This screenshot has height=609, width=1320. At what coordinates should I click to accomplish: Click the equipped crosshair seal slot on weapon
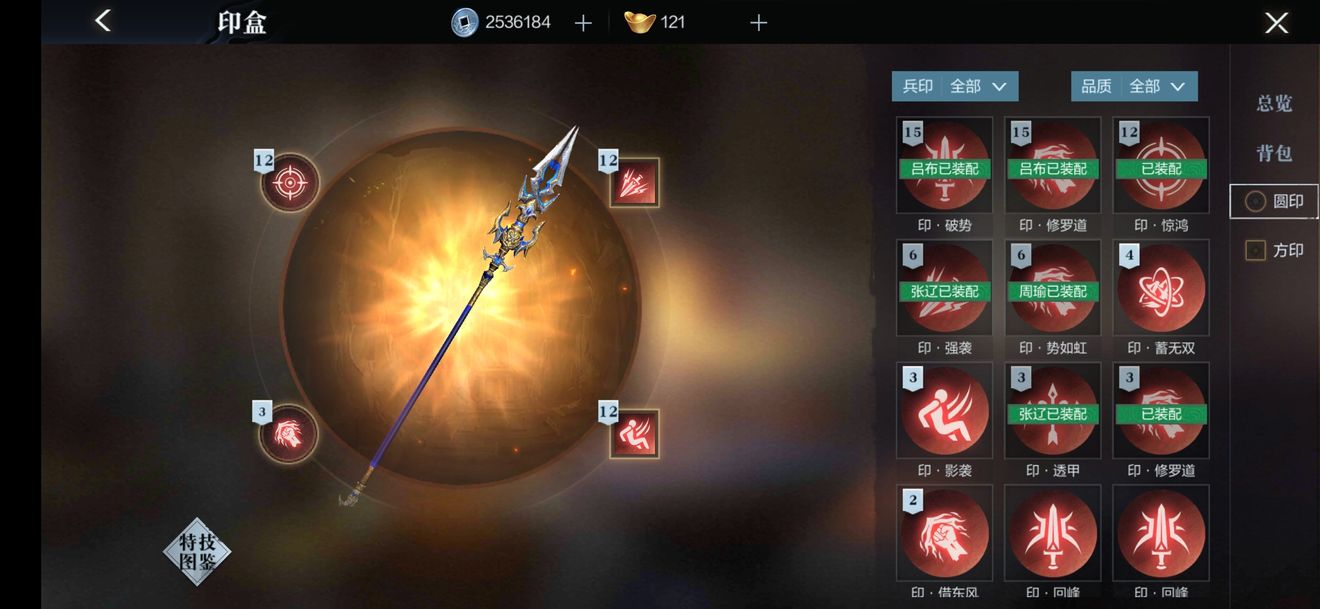(290, 183)
